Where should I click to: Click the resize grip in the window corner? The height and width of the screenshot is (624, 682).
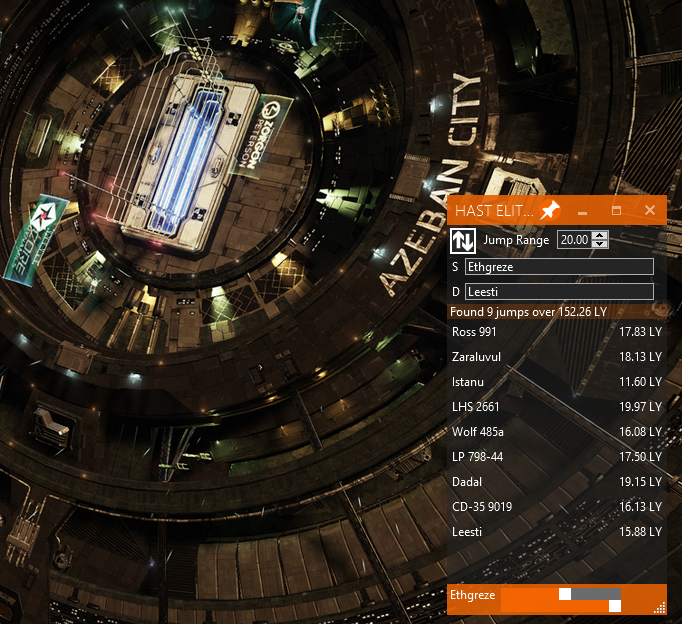660,607
